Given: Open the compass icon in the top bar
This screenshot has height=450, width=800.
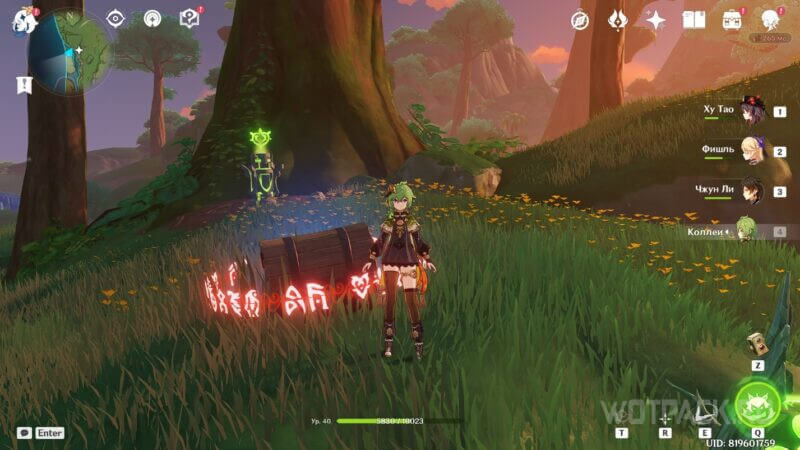Looking at the screenshot, I should [x=580, y=20].
